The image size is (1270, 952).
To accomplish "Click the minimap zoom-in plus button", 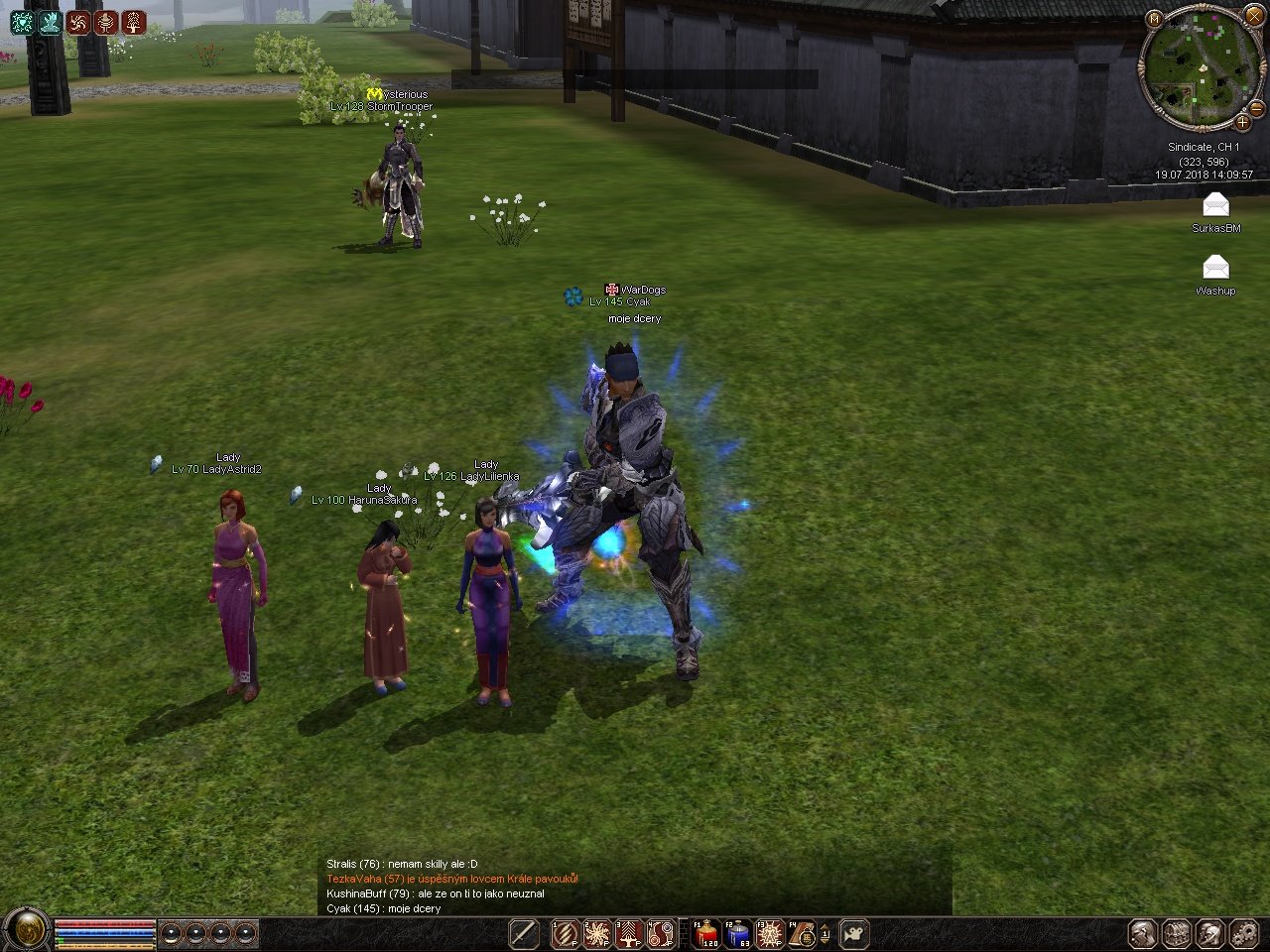I will 1242,122.
